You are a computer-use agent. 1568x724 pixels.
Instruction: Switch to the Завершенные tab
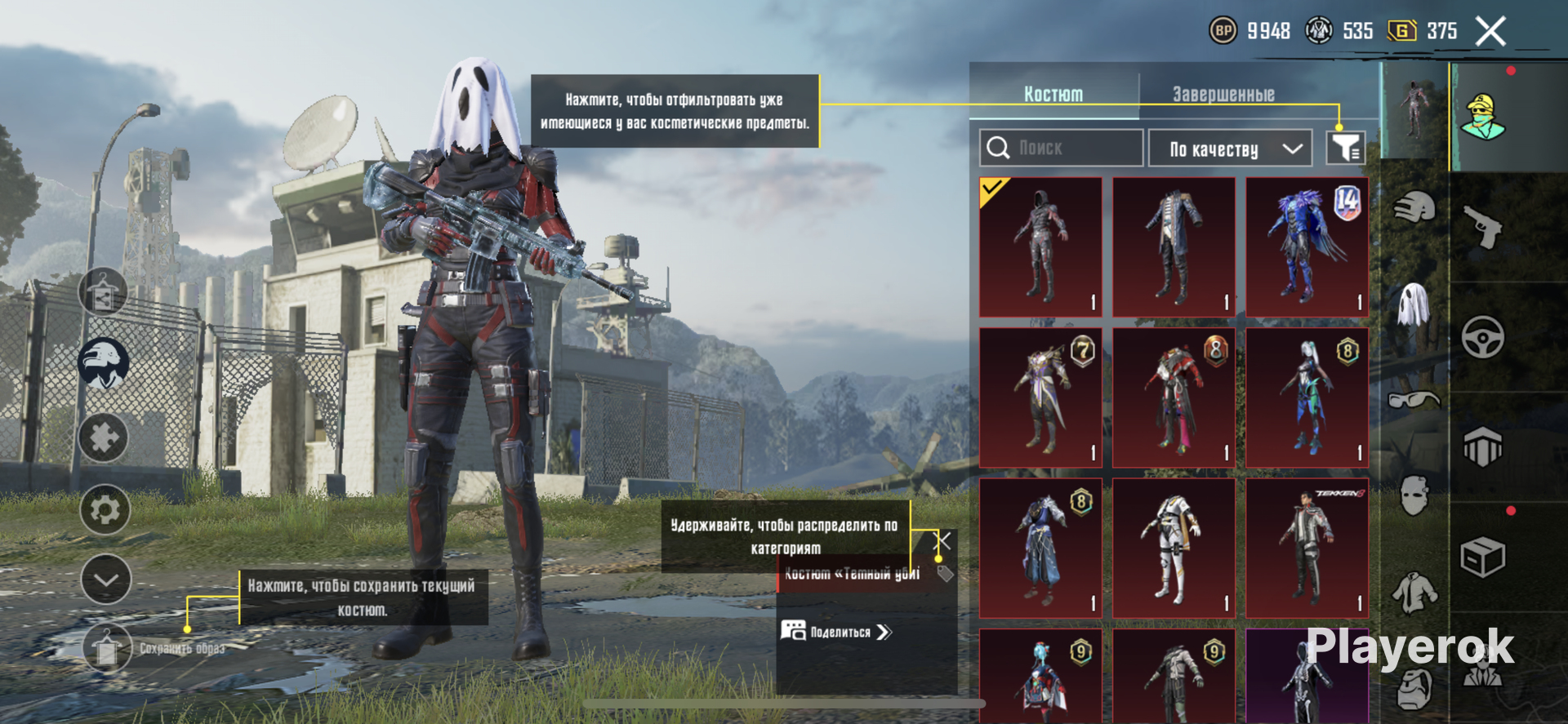[x=1223, y=95]
